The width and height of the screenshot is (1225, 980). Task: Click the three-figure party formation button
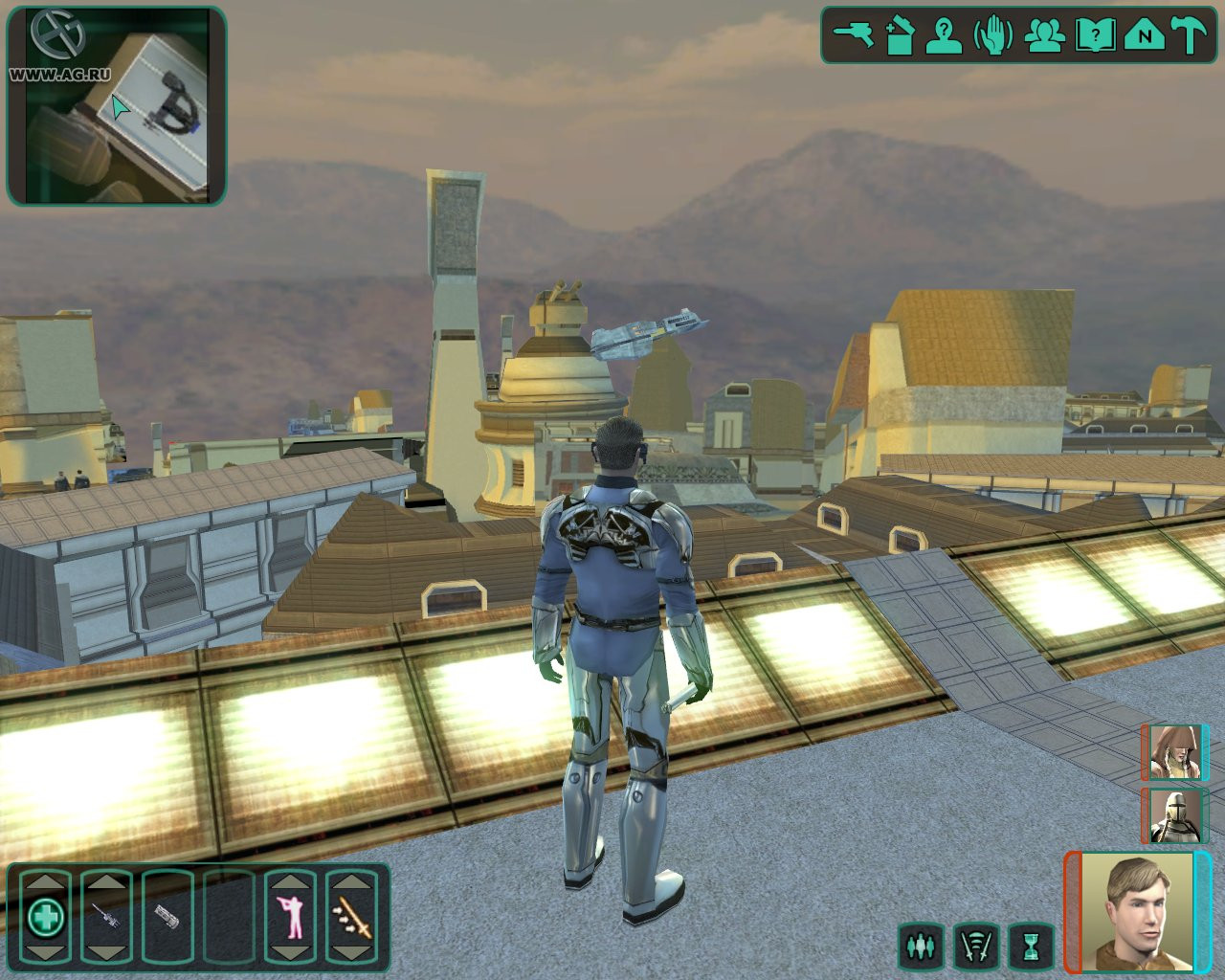921,947
